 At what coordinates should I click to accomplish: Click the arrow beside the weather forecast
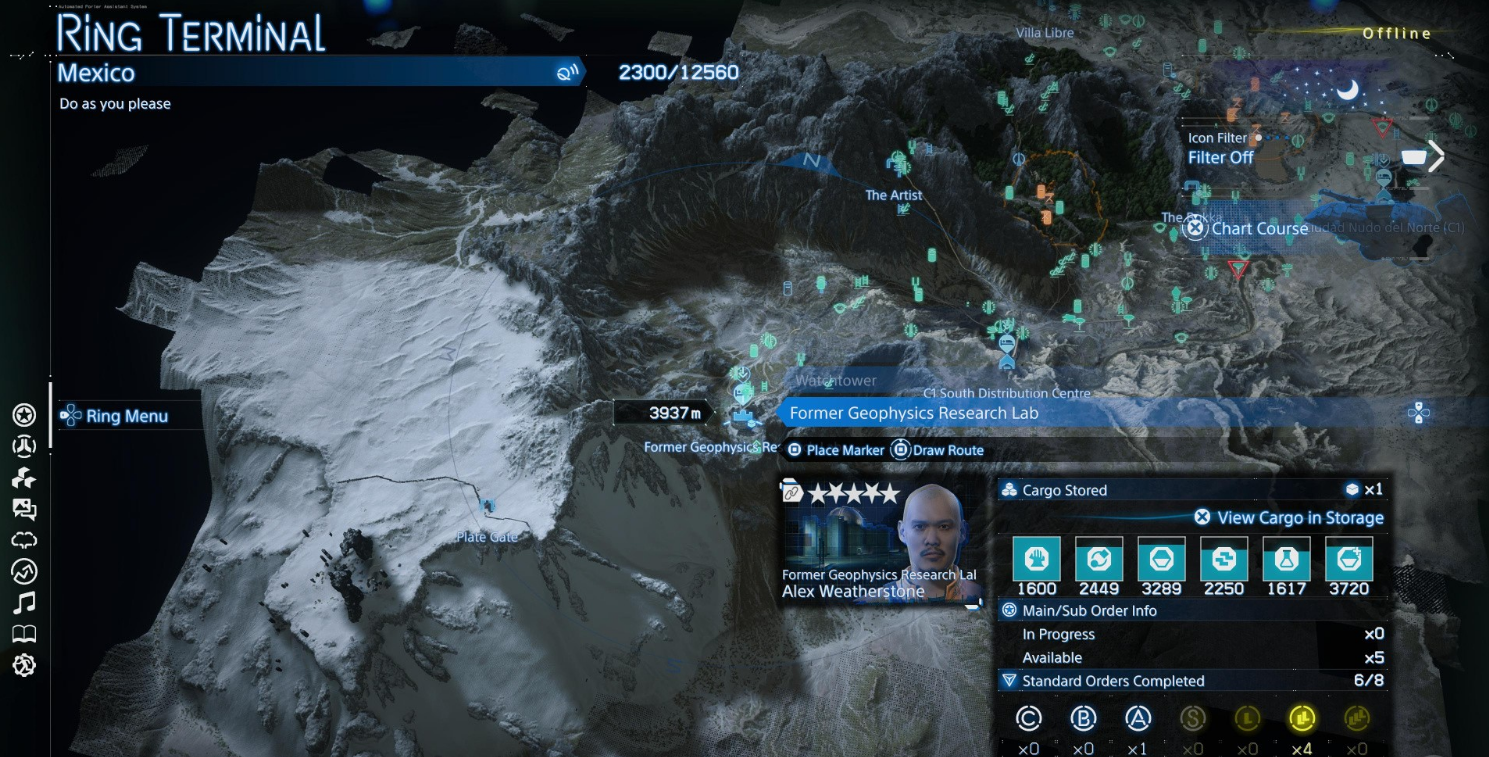click(1437, 156)
